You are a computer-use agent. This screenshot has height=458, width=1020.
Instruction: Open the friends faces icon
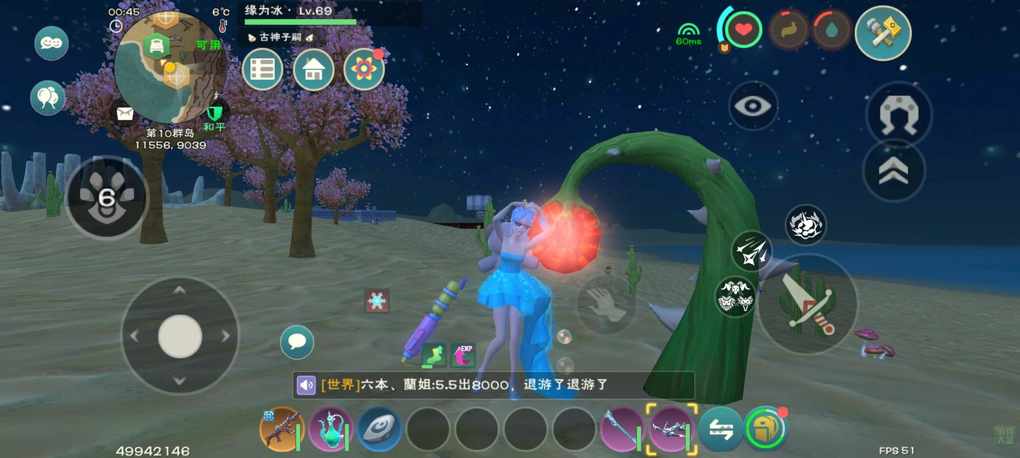51,43
